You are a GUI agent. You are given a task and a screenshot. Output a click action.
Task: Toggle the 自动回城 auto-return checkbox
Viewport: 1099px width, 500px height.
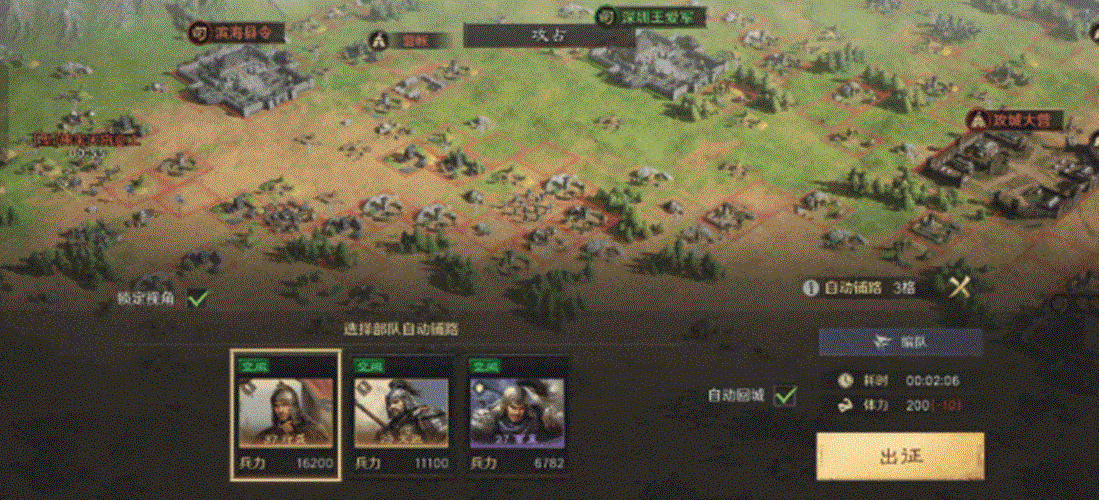(x=786, y=396)
